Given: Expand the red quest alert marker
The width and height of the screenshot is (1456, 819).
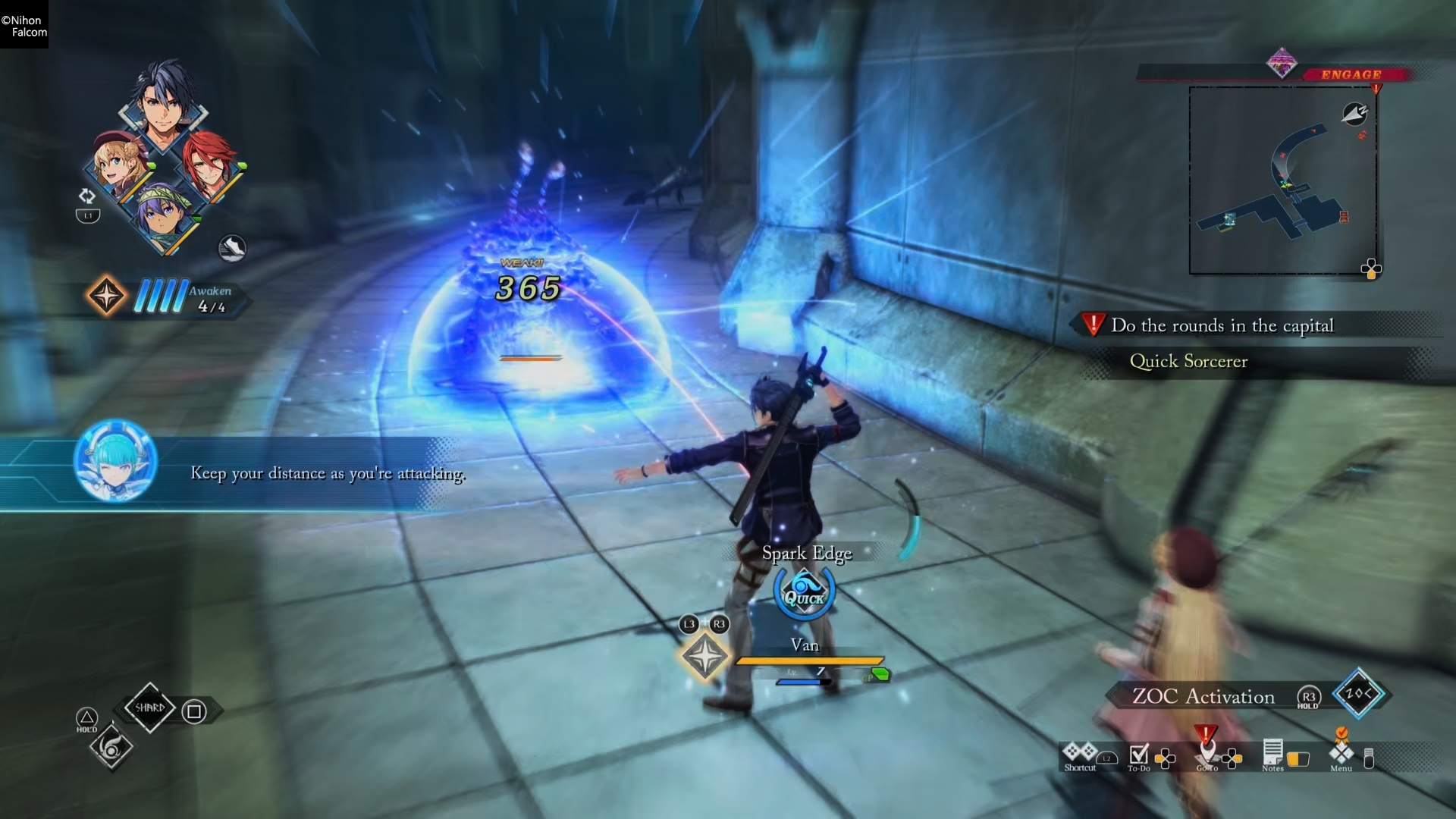Looking at the screenshot, I should (x=1092, y=325).
